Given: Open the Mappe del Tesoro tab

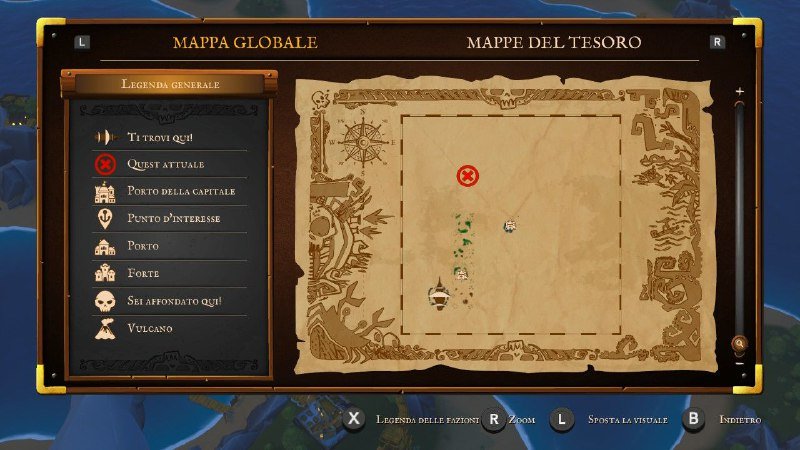Looking at the screenshot, I should pos(554,43).
